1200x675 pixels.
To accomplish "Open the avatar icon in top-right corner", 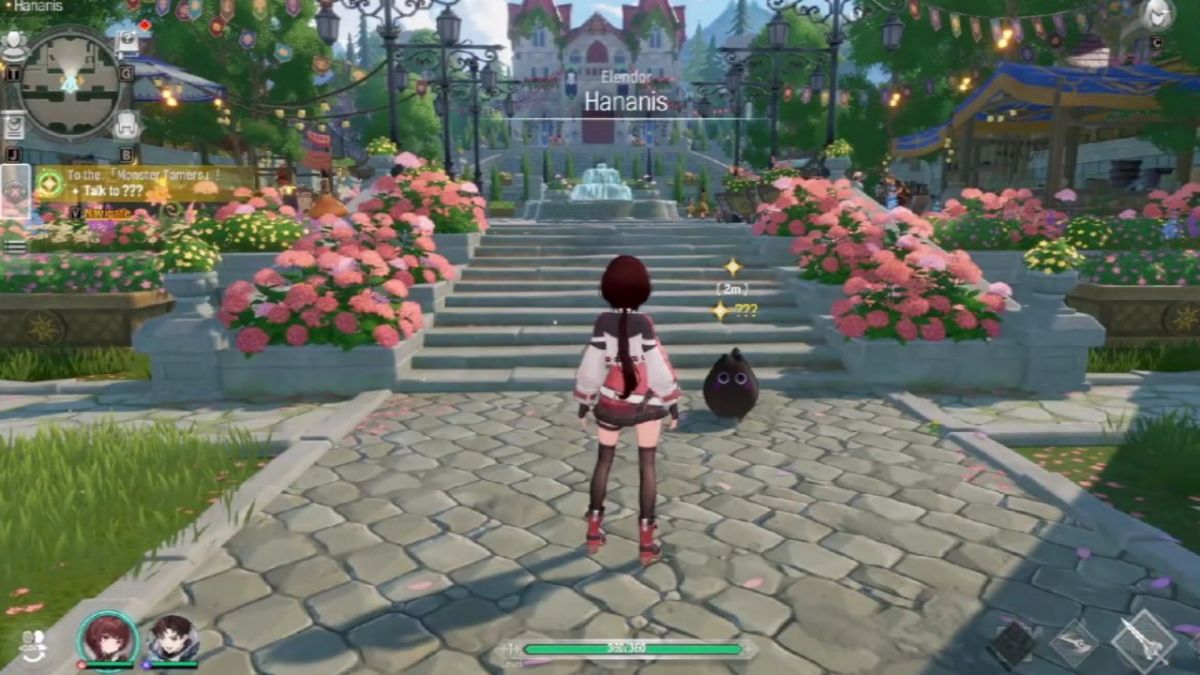I will 1156,15.
